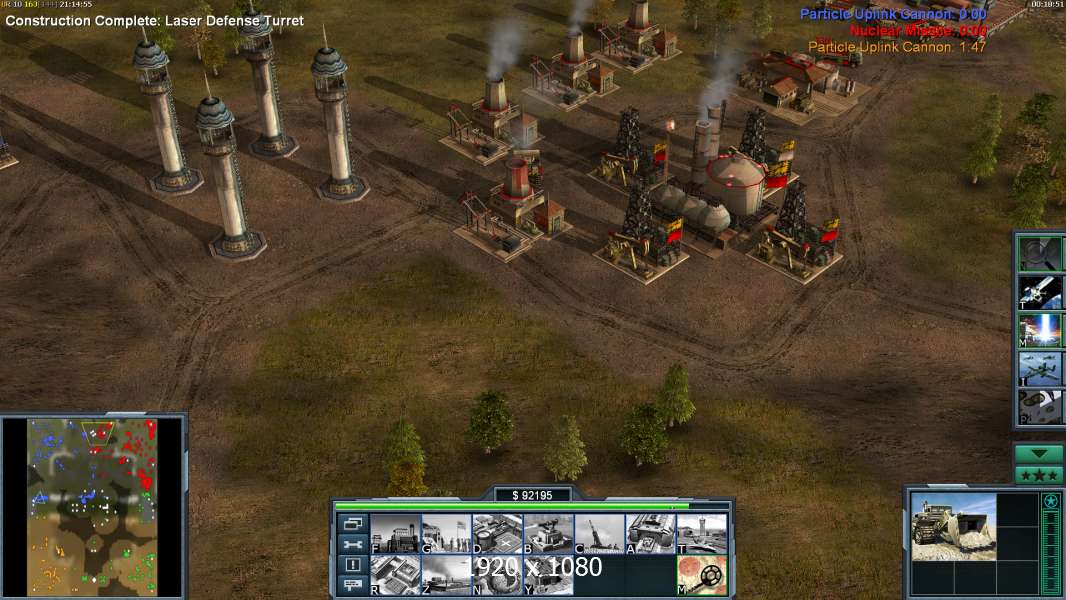This screenshot has height=600, width=1066.
Task: Open the three-star Generals powers button
Action: (x=1039, y=475)
